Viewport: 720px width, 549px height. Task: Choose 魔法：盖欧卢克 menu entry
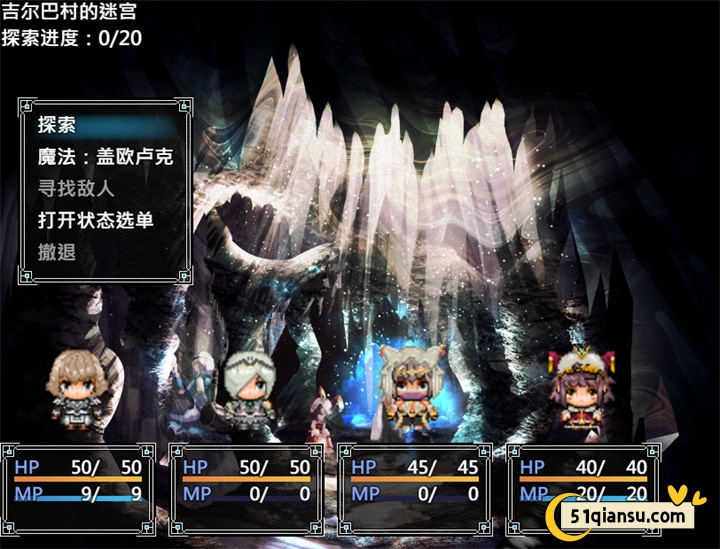coord(105,157)
